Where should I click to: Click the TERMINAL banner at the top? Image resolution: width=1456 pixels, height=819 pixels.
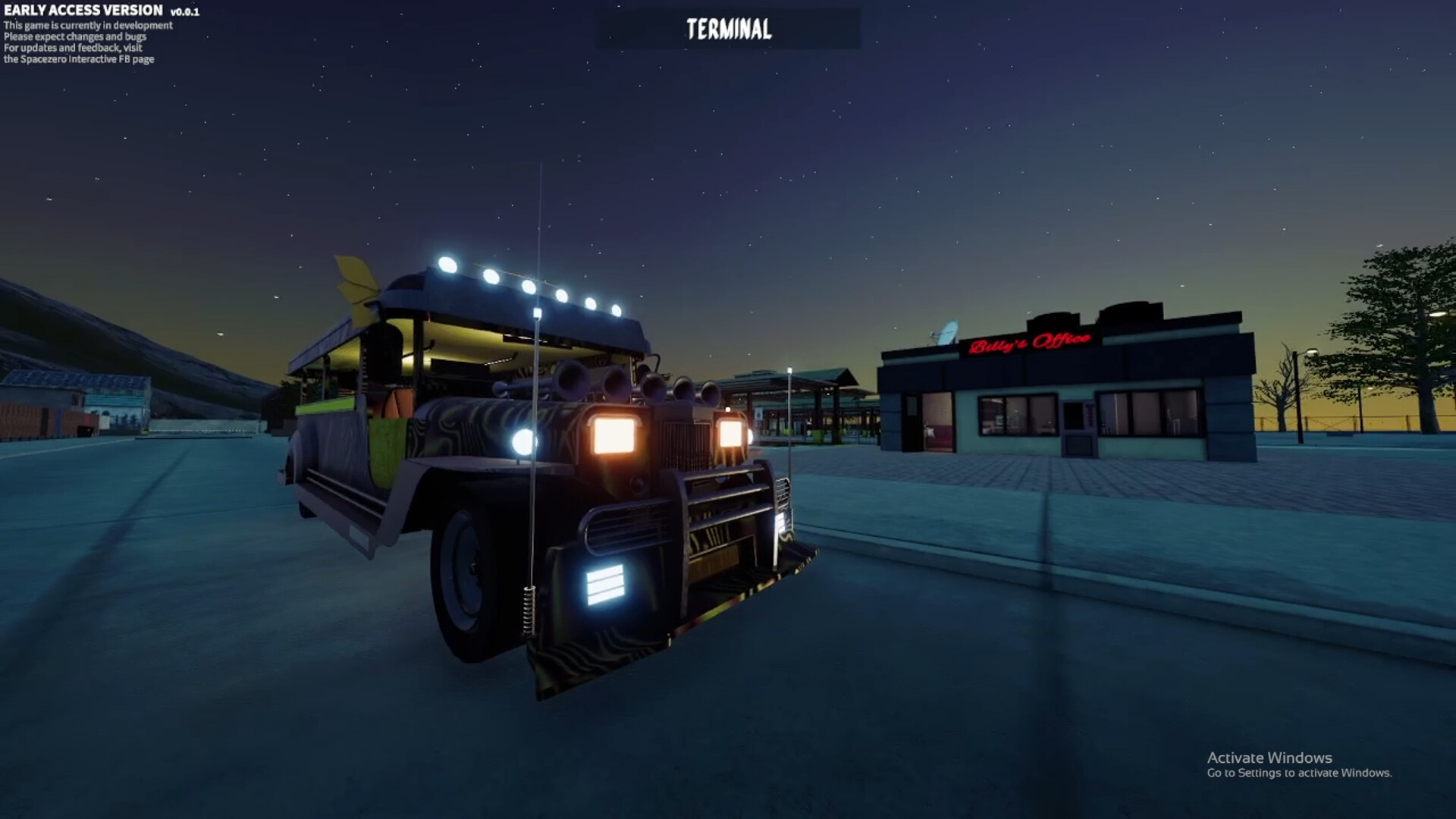(x=726, y=30)
